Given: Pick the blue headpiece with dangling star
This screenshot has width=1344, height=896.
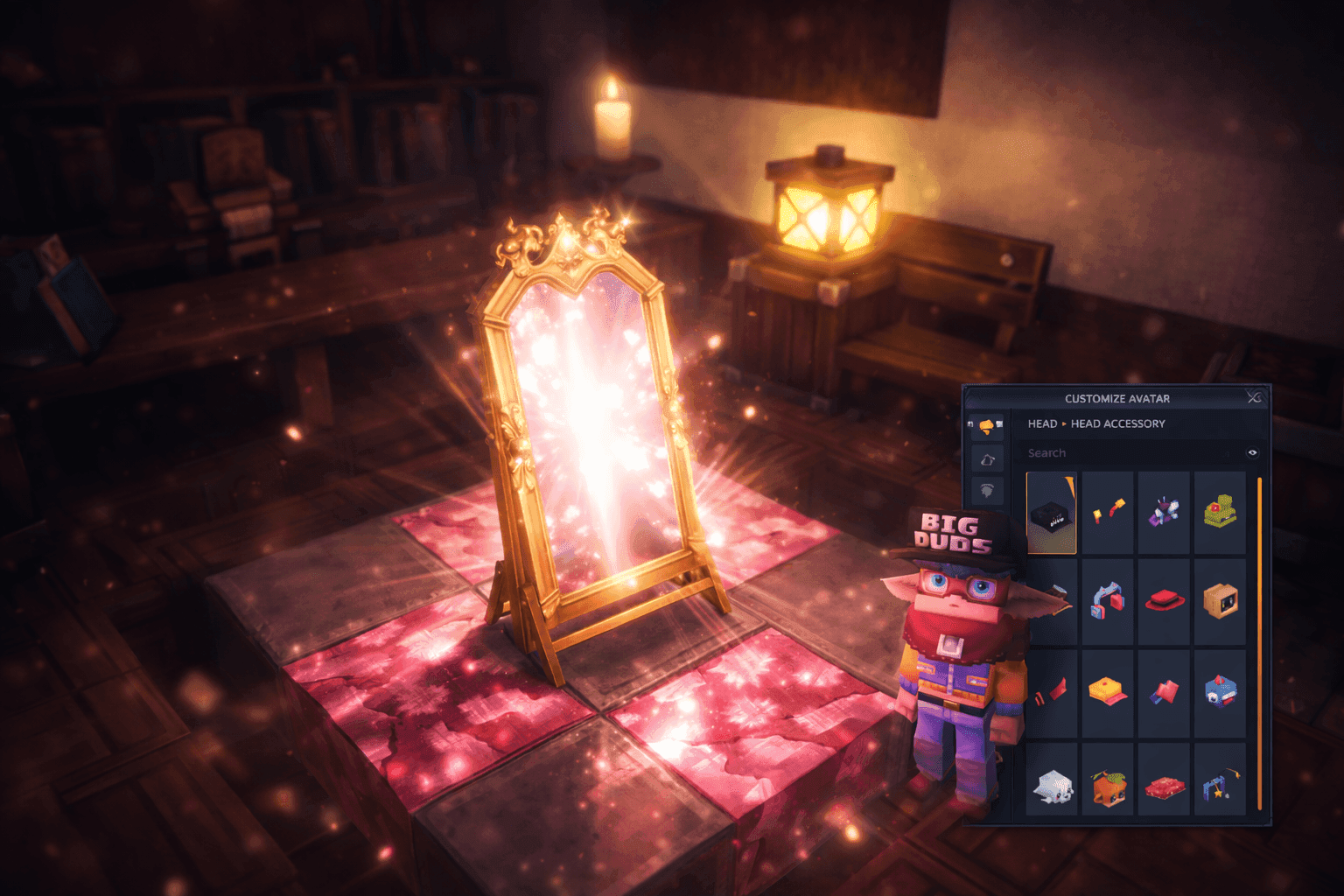Looking at the screenshot, I should click(x=1220, y=785).
